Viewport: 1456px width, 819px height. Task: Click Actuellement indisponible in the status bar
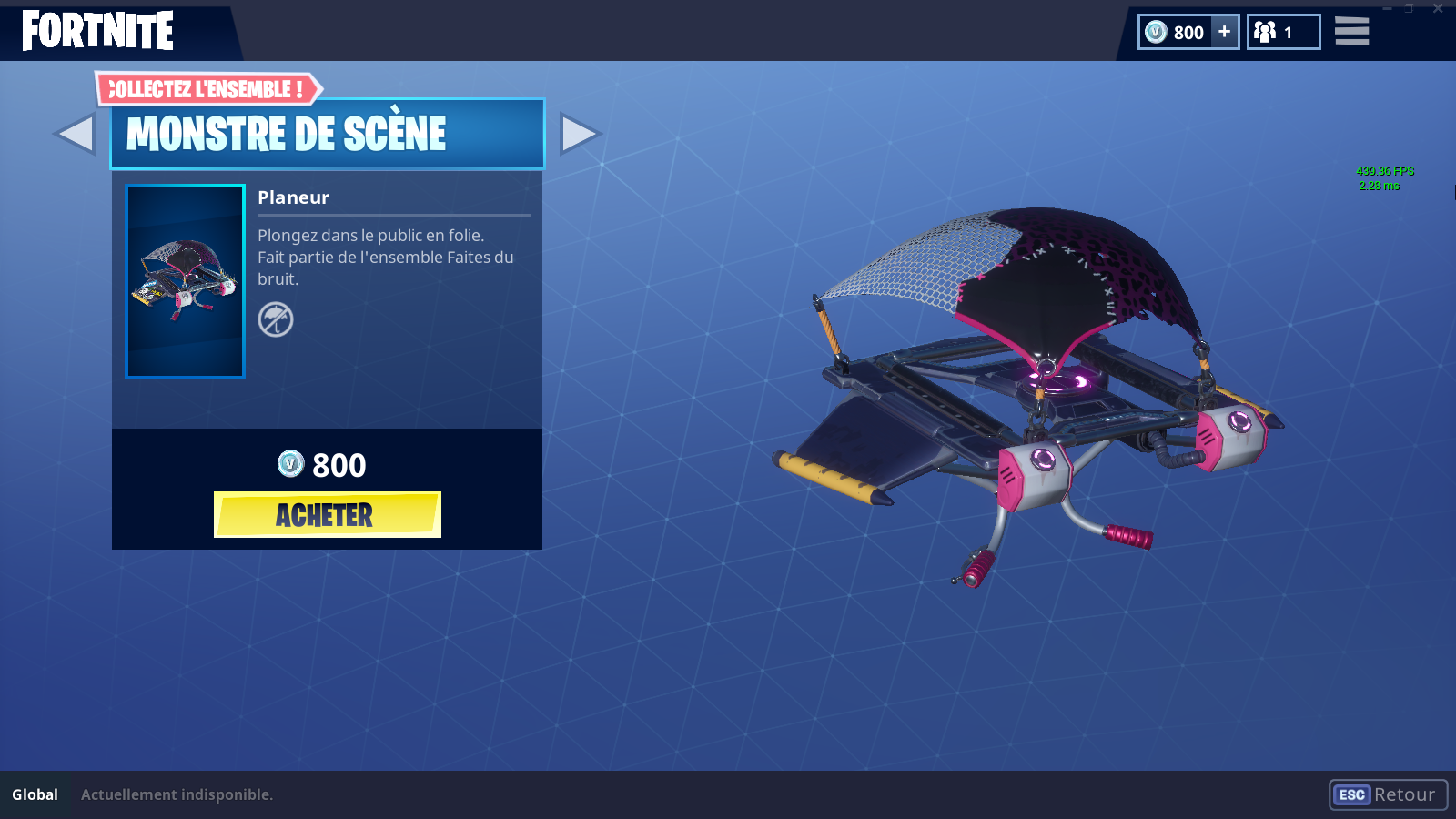click(x=176, y=794)
